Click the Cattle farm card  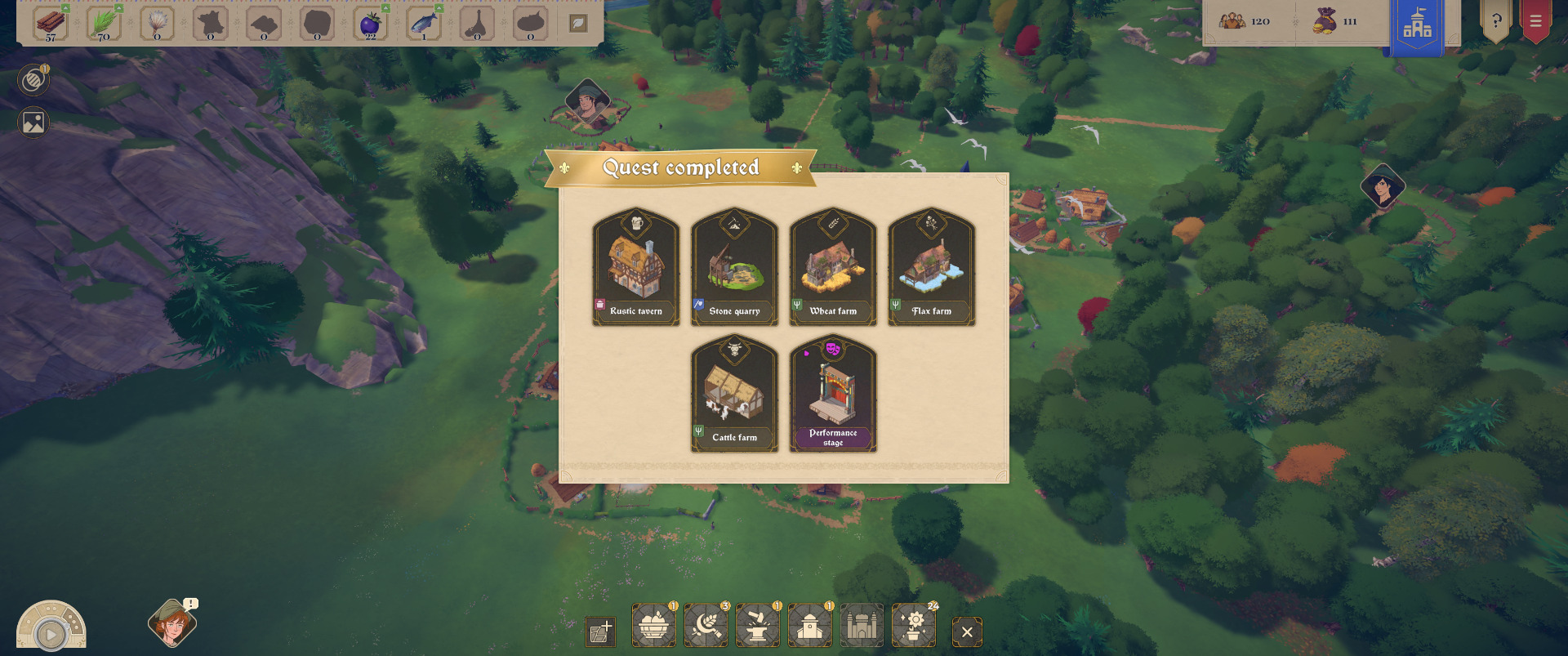734,393
